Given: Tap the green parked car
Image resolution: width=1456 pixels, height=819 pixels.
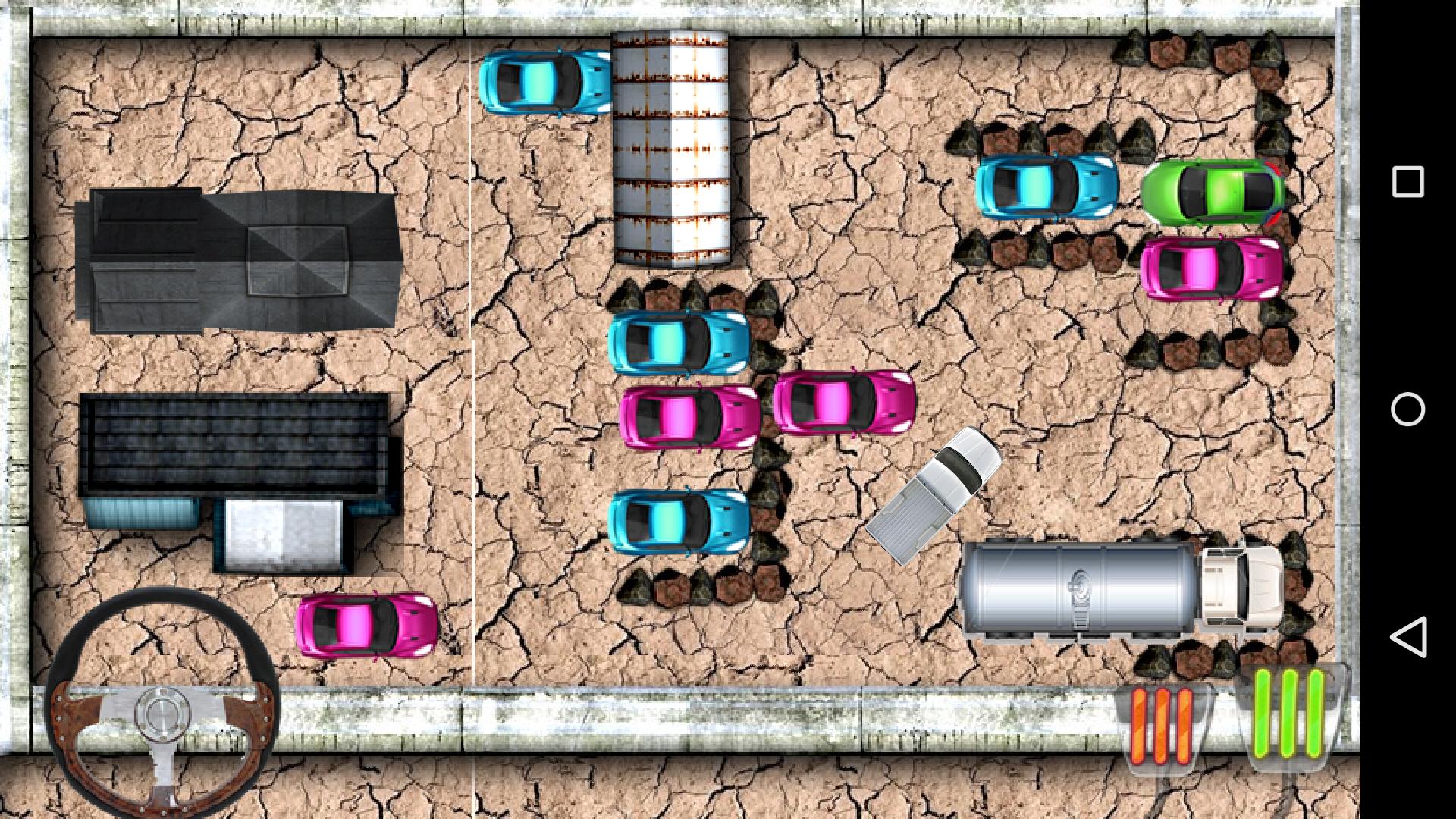Looking at the screenshot, I should pos(1213,190).
